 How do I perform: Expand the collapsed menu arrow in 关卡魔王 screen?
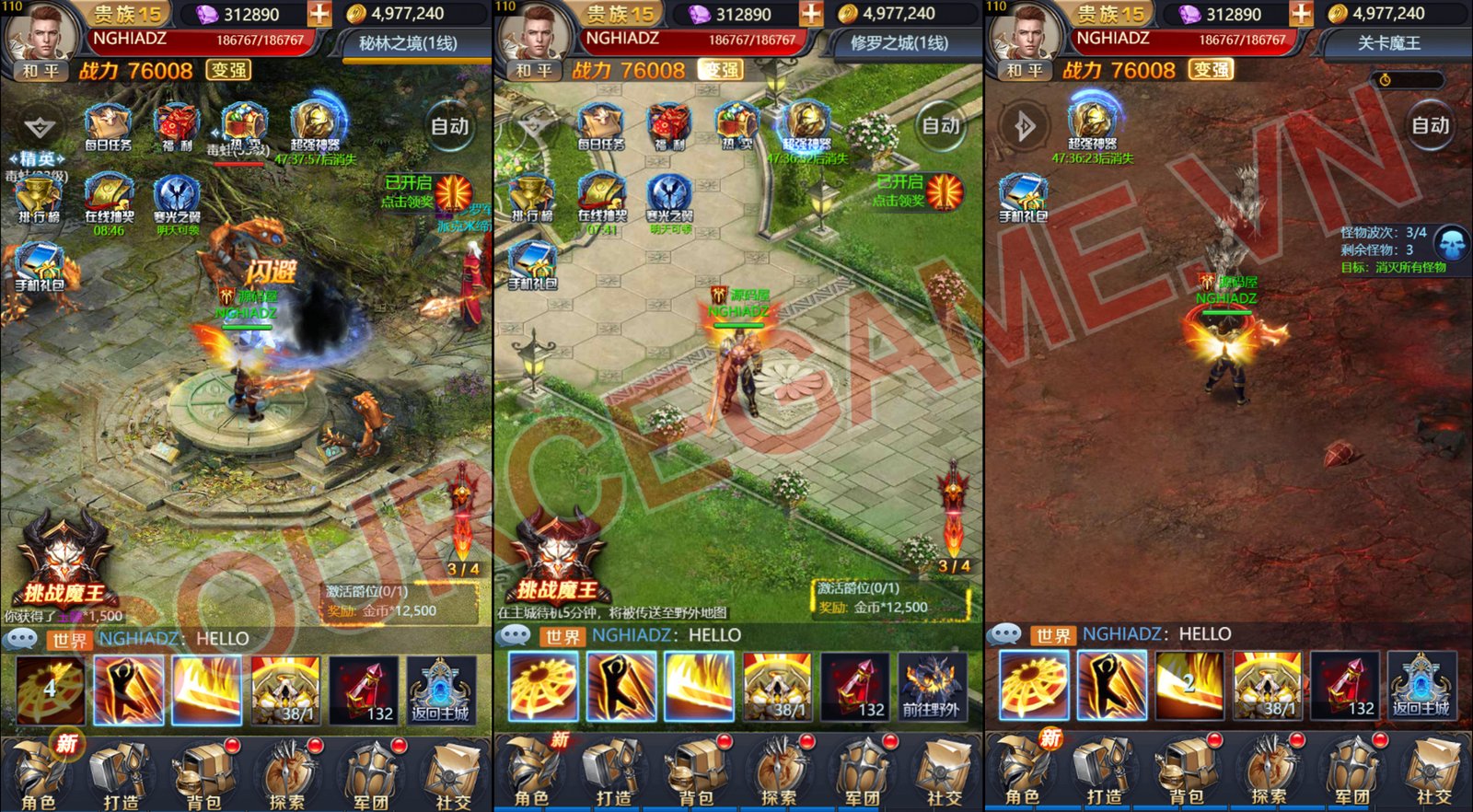point(1024,126)
